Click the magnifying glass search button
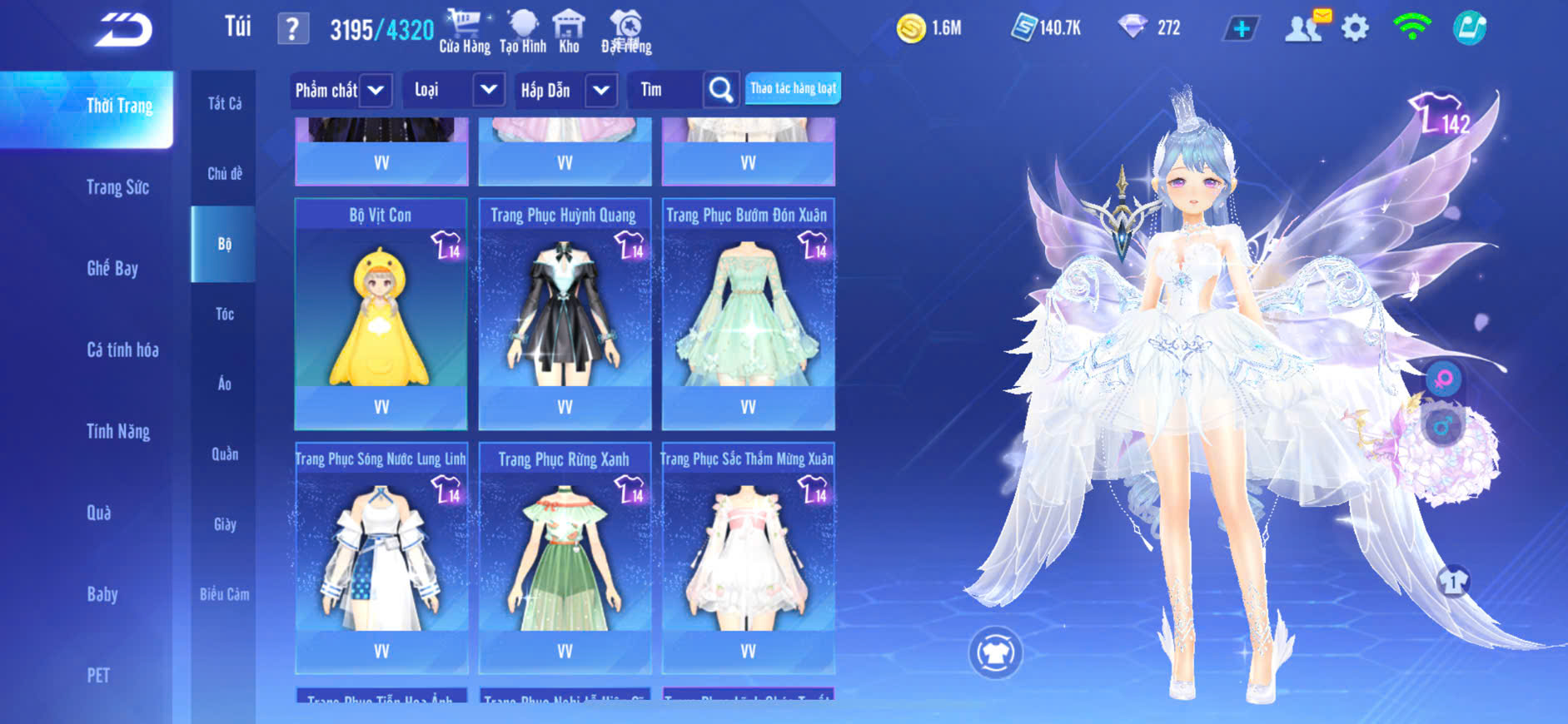Viewport: 1568px width, 724px height. click(x=721, y=90)
